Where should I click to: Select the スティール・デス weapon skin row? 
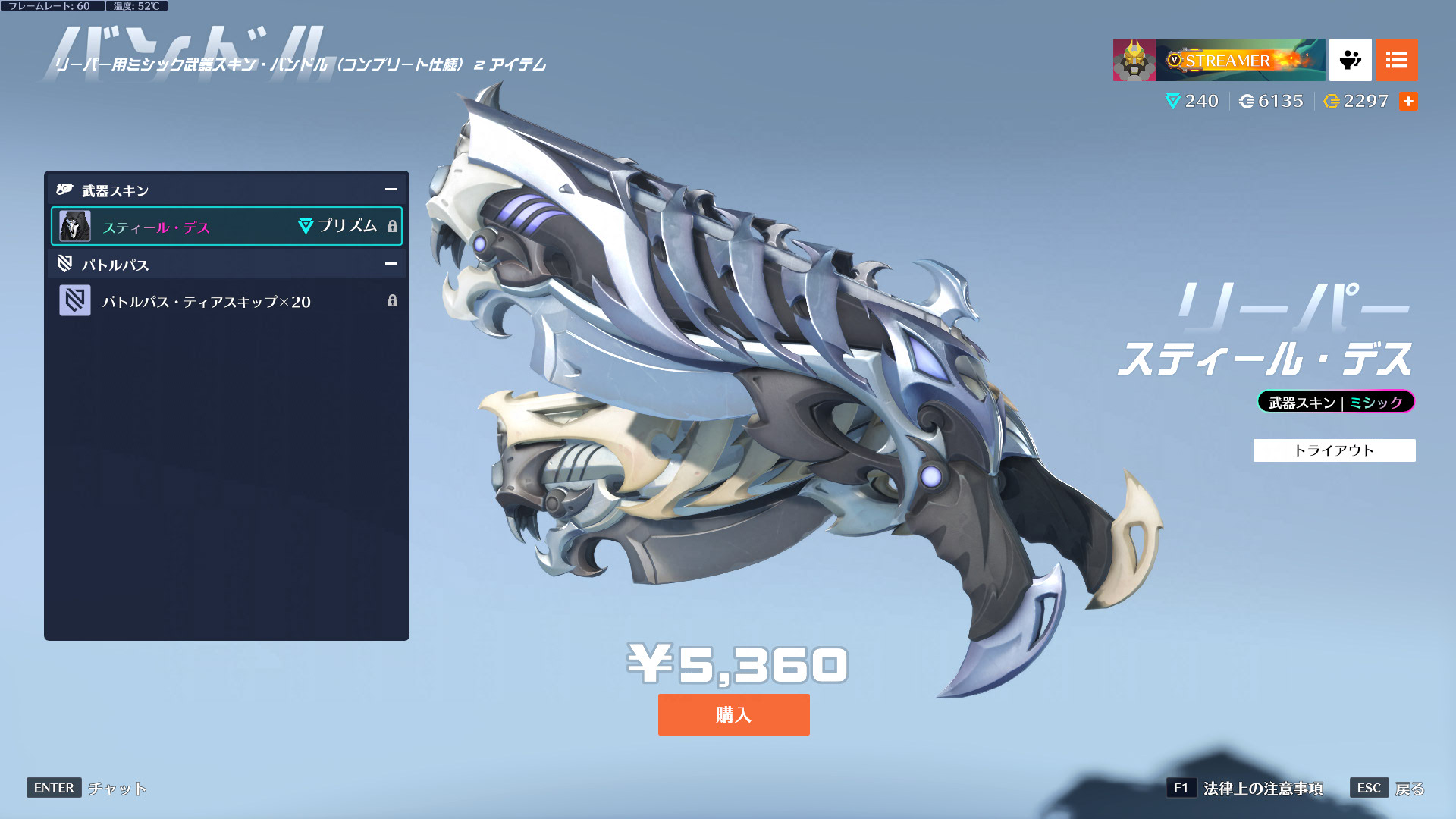click(226, 227)
